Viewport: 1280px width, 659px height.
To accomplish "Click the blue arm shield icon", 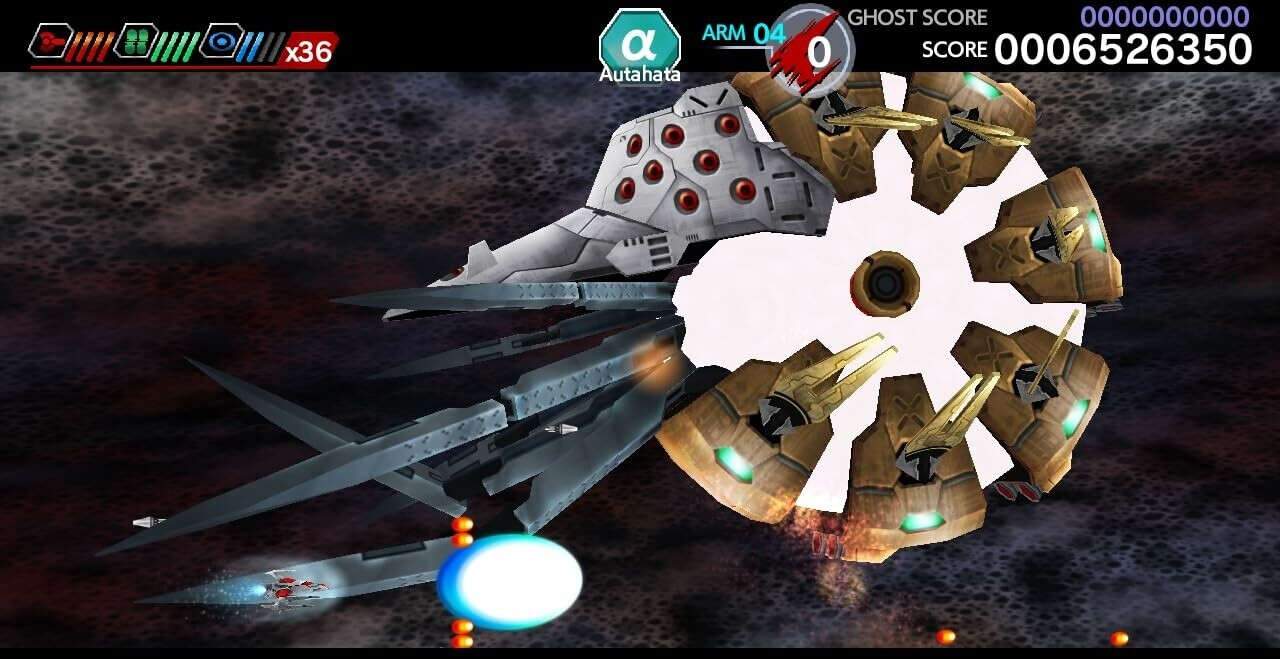I will pos(221,41).
